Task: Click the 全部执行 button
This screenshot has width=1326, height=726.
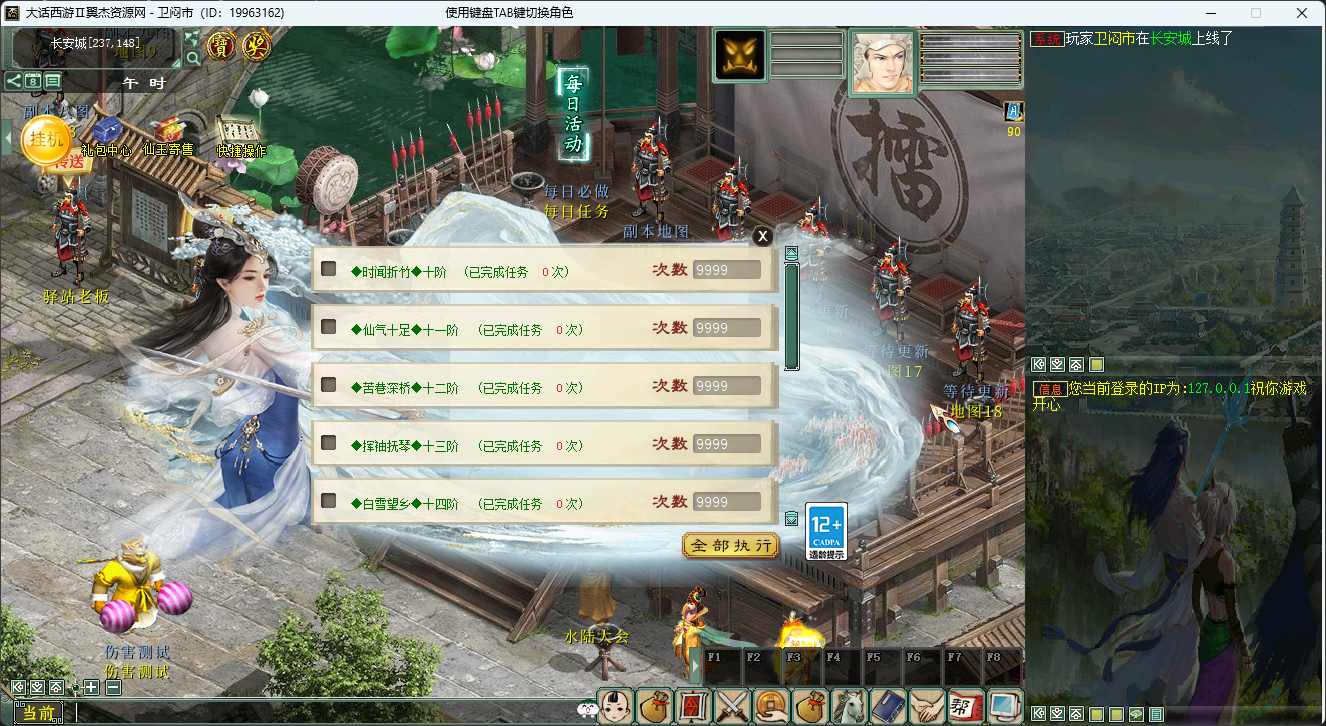Action: tap(731, 546)
